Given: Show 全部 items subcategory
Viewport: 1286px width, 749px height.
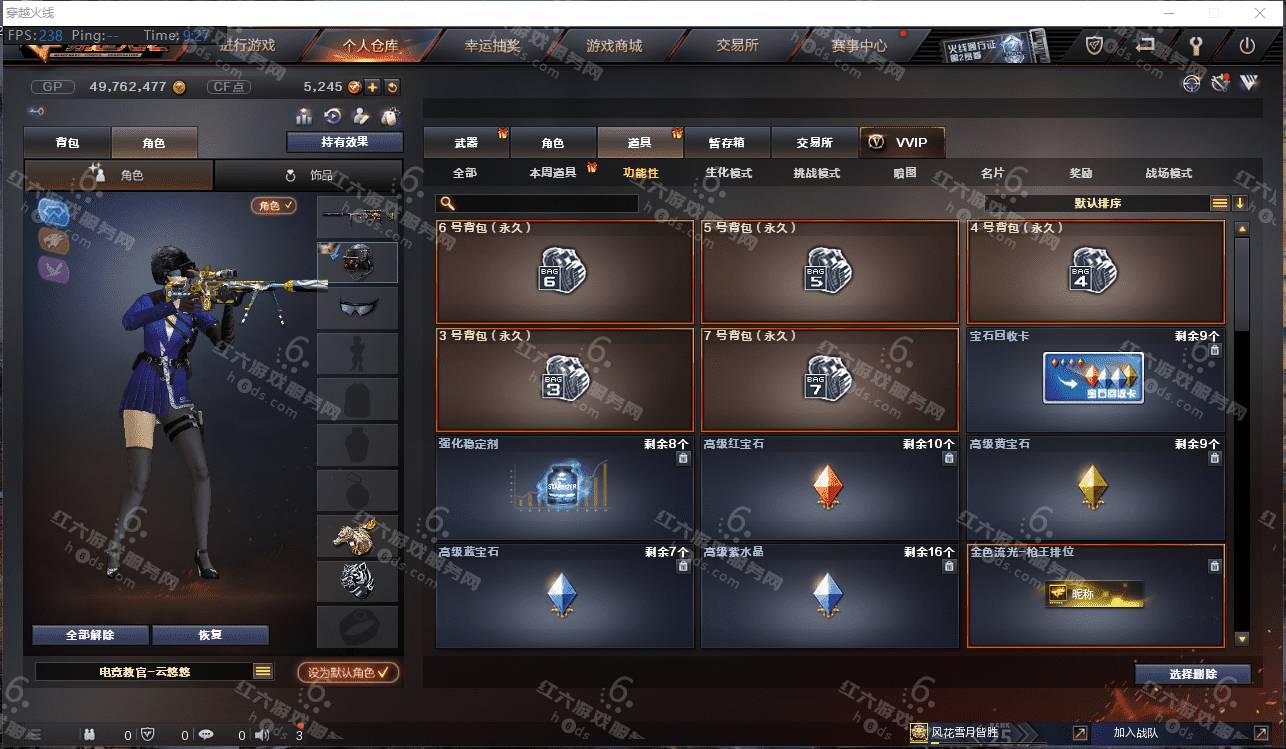Looking at the screenshot, I should (x=465, y=173).
